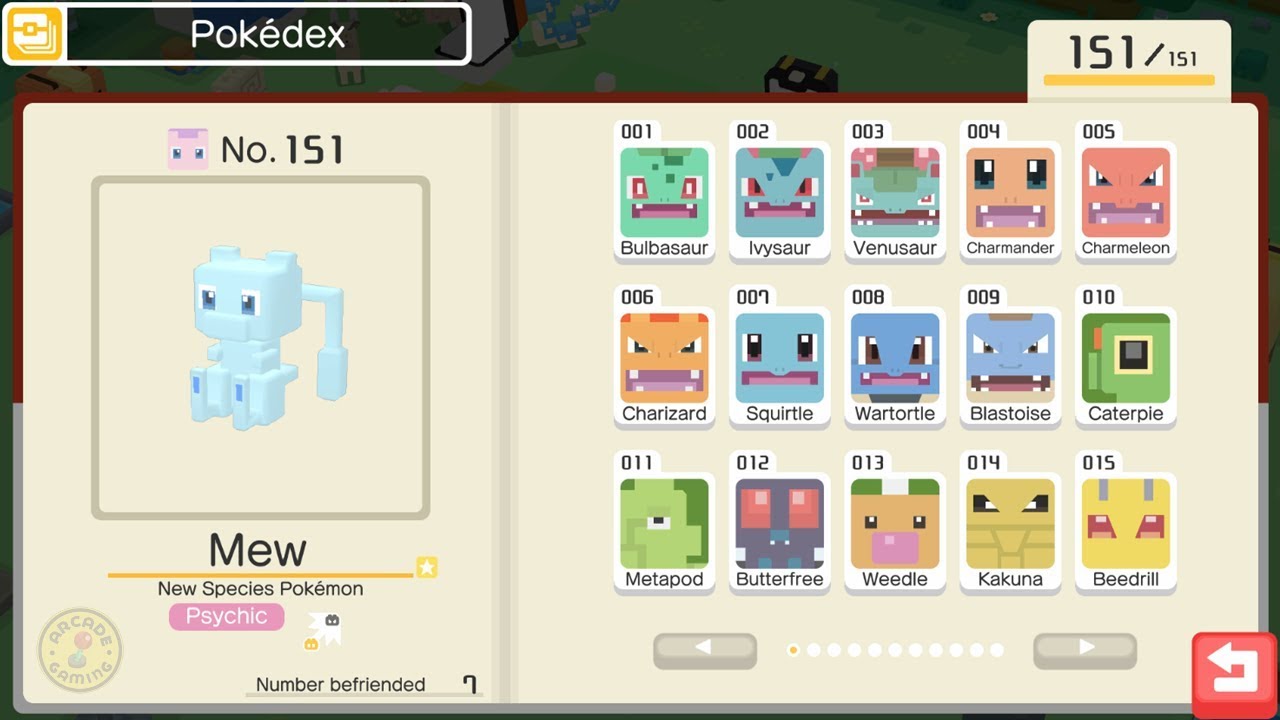The width and height of the screenshot is (1280, 720).
Task: Toggle the Psychic type badge
Action: tap(226, 616)
